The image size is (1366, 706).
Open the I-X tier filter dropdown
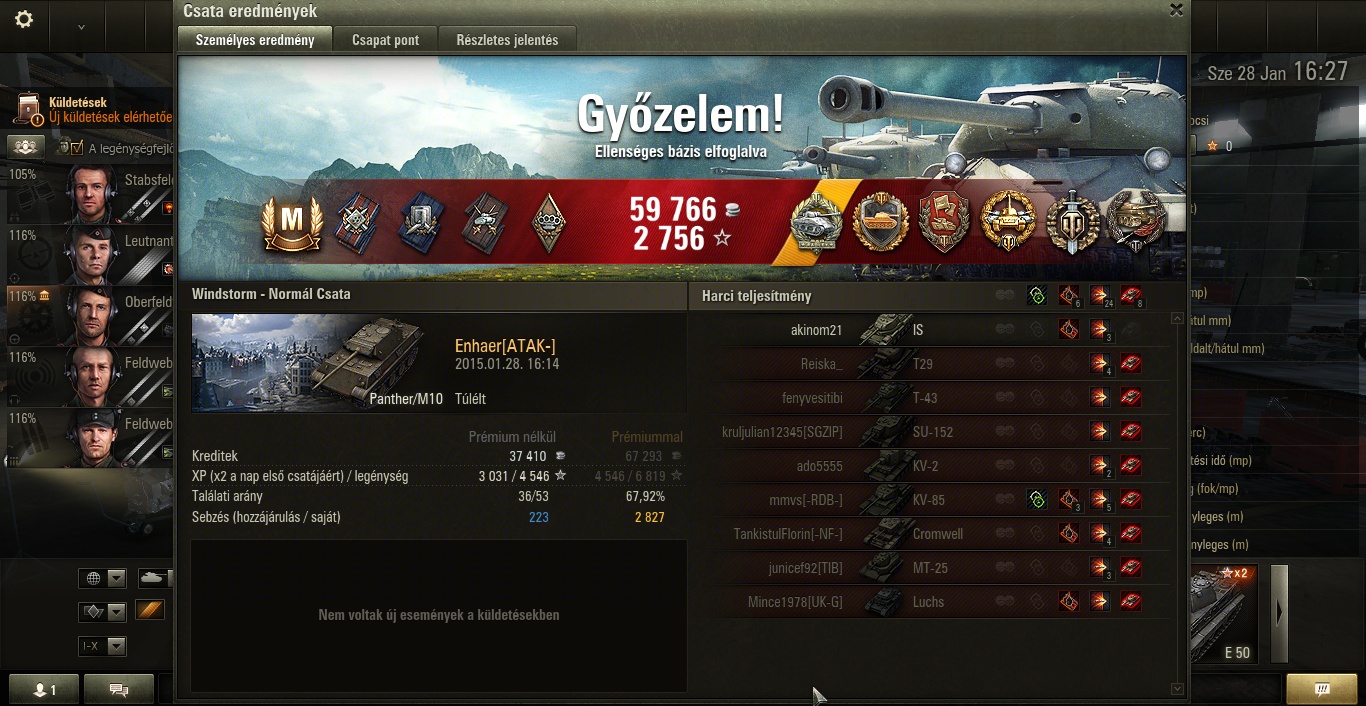click(x=103, y=646)
